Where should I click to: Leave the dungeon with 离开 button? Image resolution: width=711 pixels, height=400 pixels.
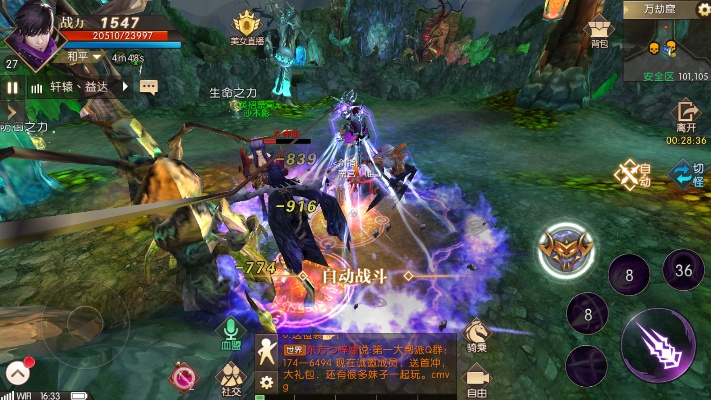coord(686,115)
